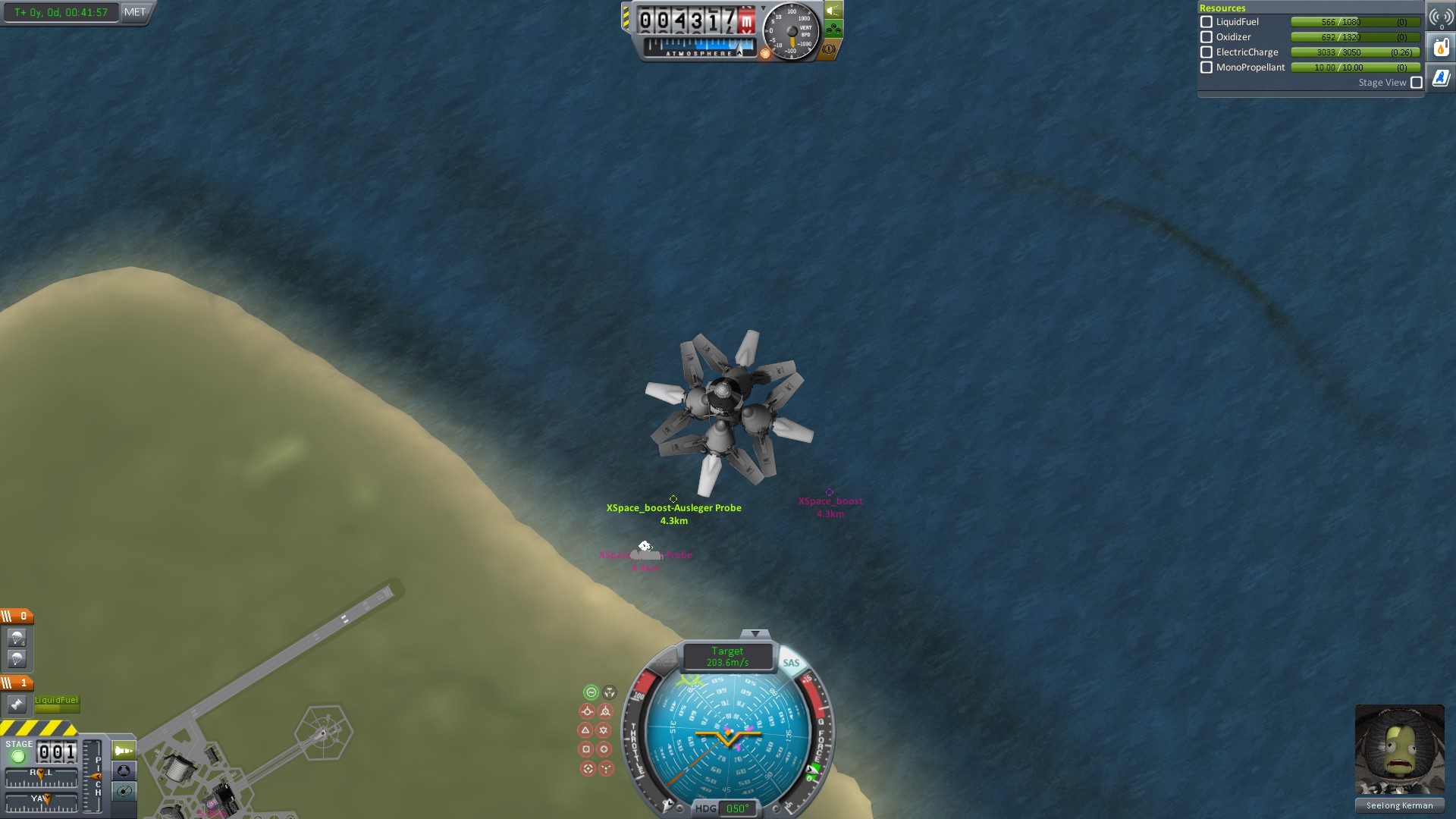Open the resources panel fuel icon

pyautogui.click(x=1441, y=48)
